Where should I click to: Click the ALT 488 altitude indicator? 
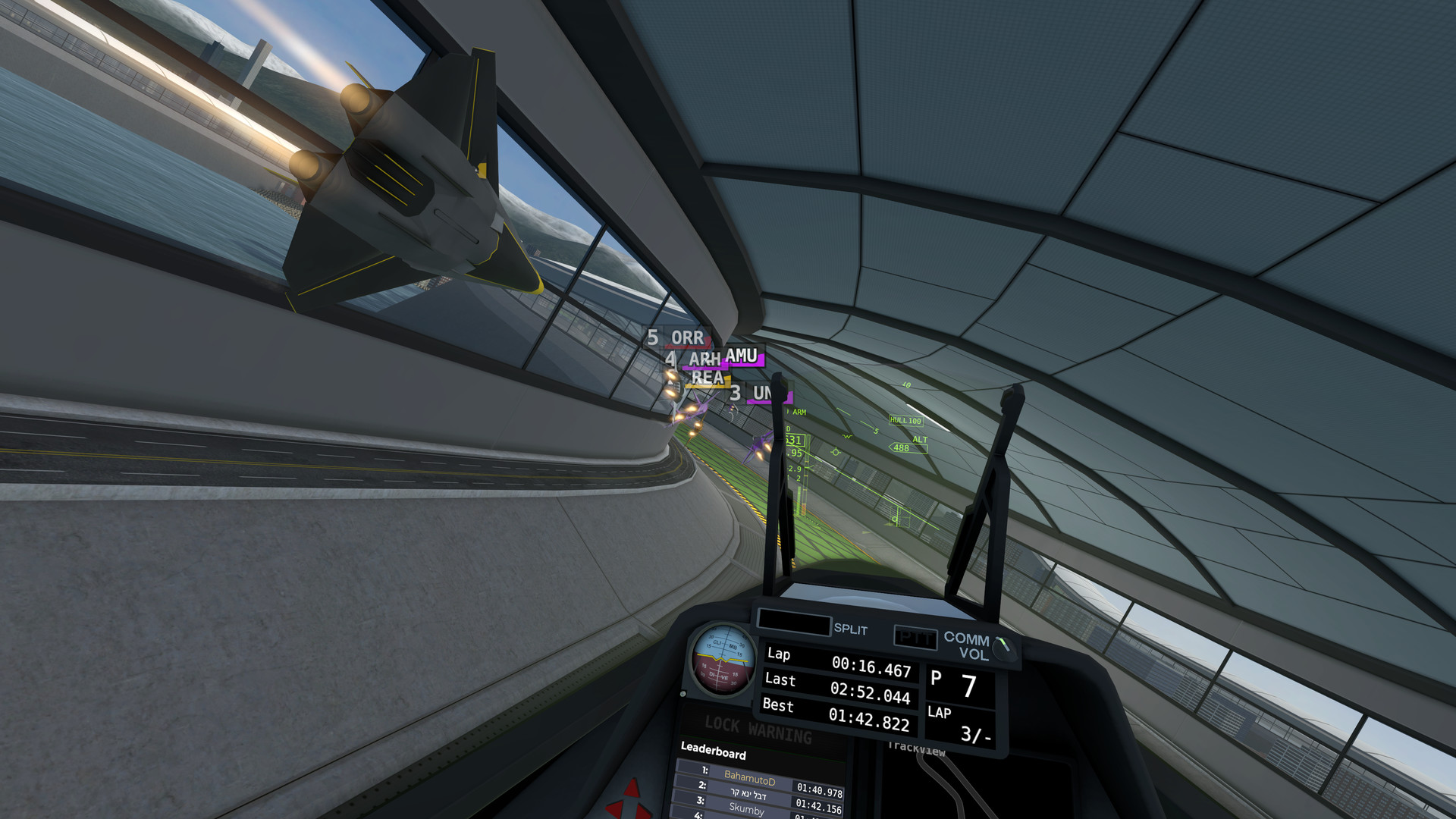pyautogui.click(x=907, y=449)
